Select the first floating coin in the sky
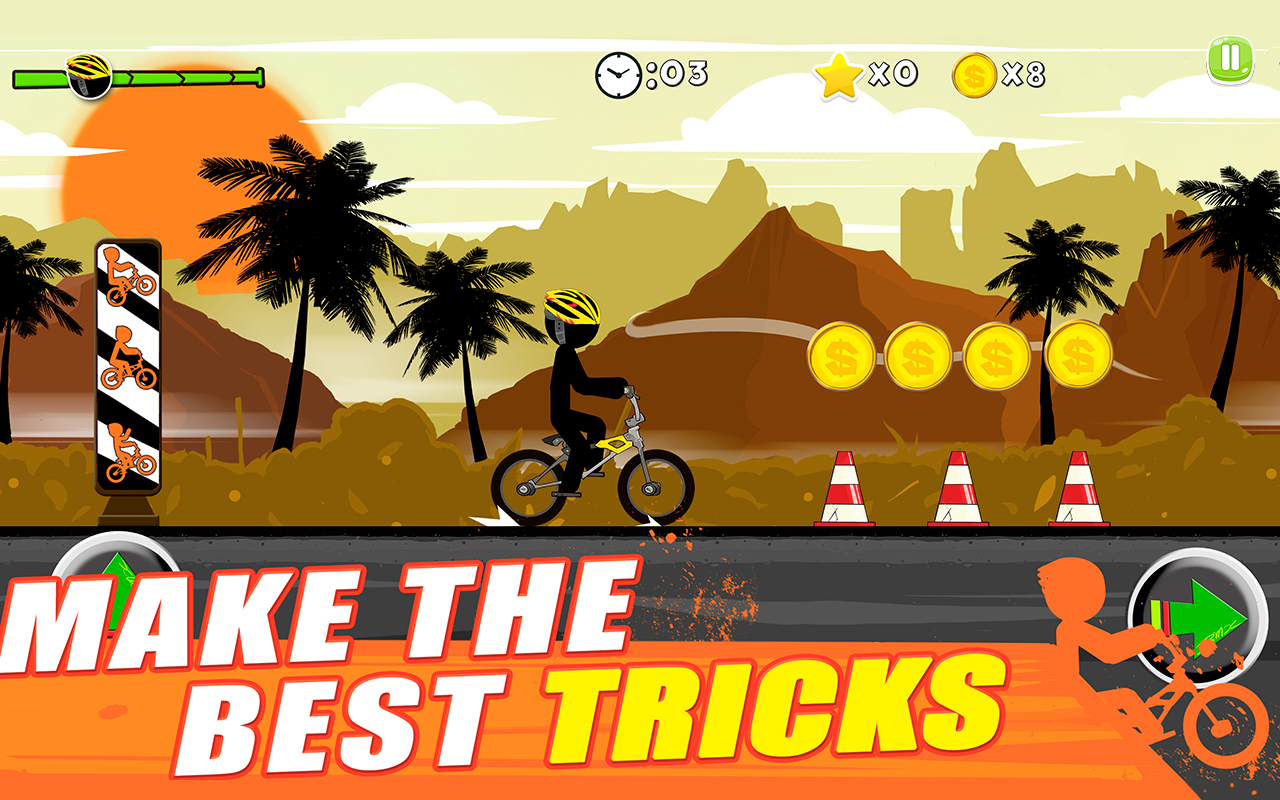 tap(844, 355)
